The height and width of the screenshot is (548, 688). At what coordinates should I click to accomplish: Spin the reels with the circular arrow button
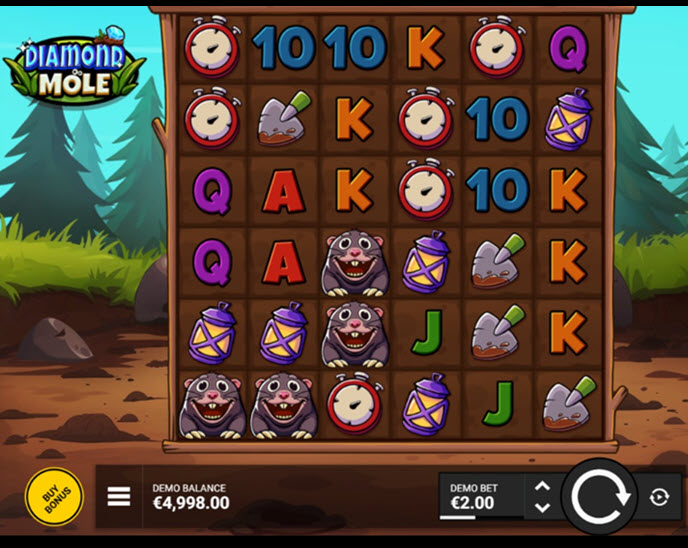click(x=599, y=496)
